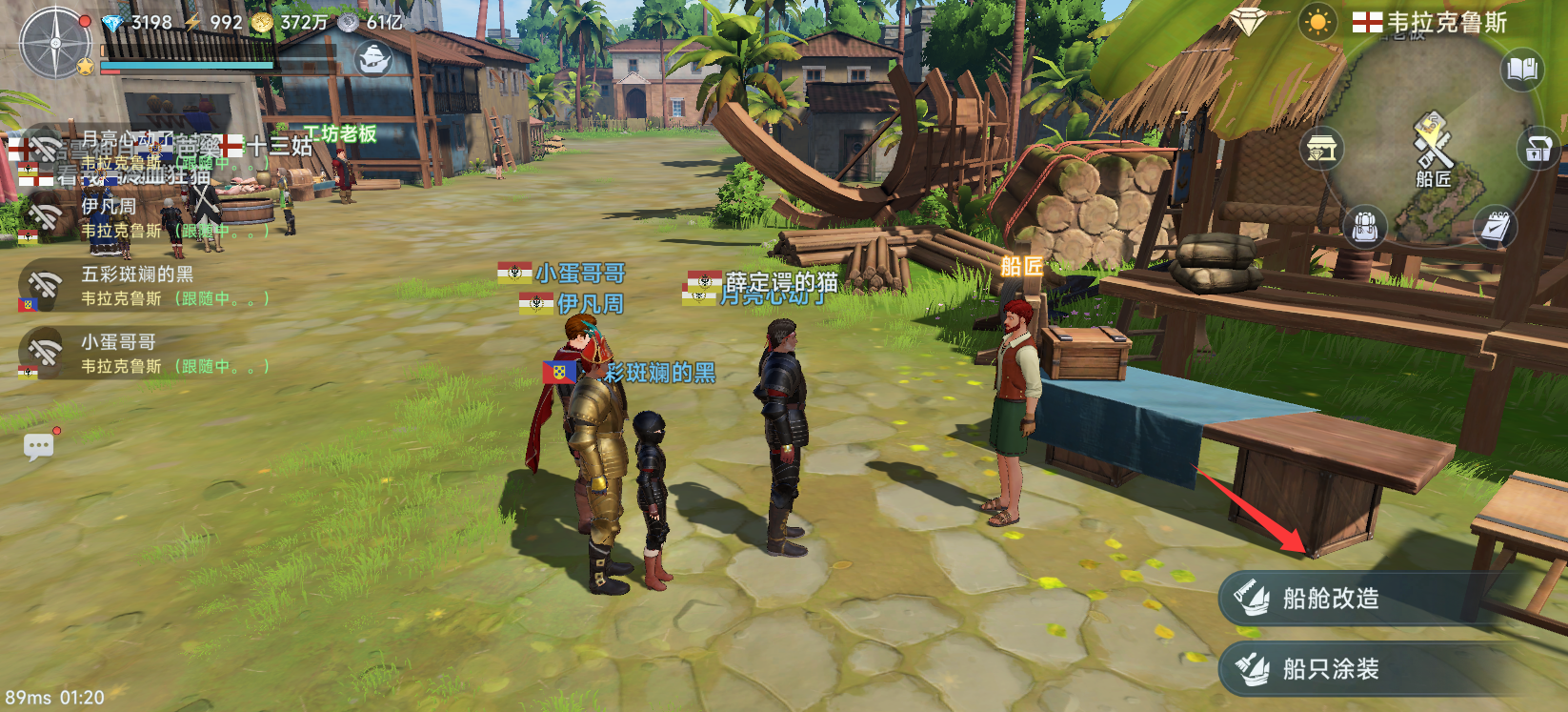Open the open-book journal icon
Screen dimensions: 1568x712
pyautogui.click(x=1521, y=70)
